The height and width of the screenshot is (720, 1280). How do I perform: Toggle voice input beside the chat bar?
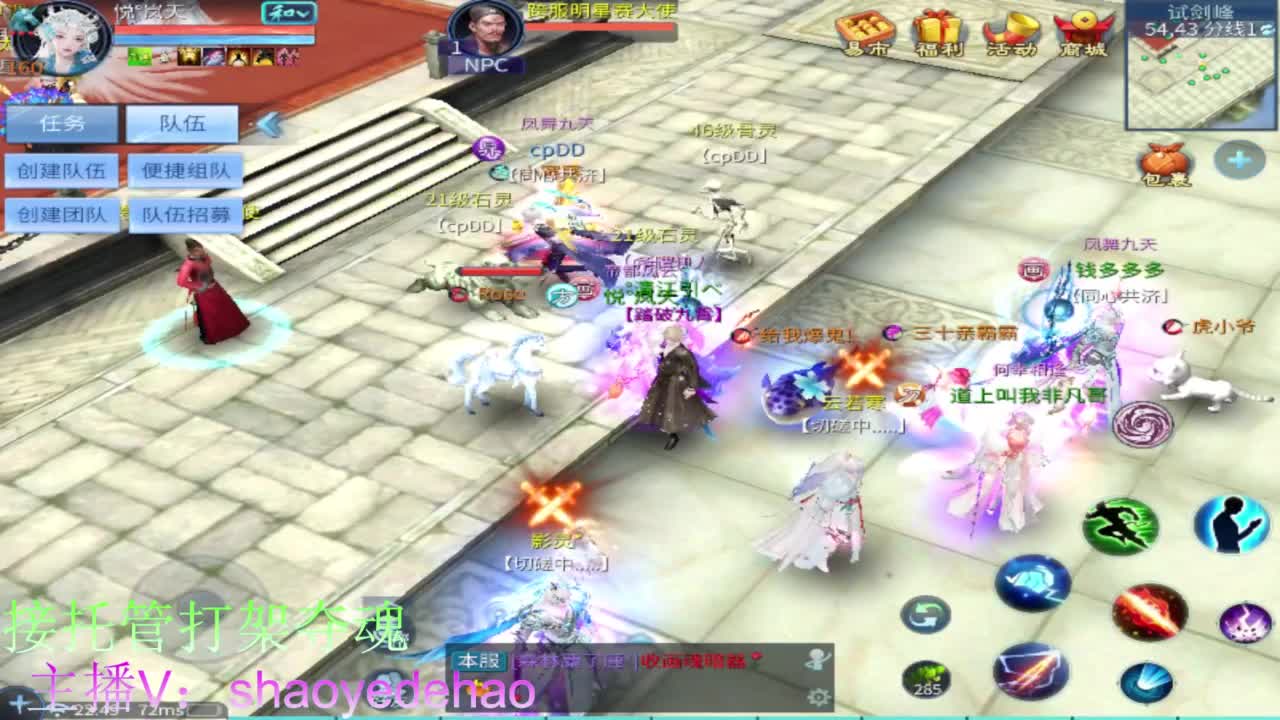pos(817,658)
